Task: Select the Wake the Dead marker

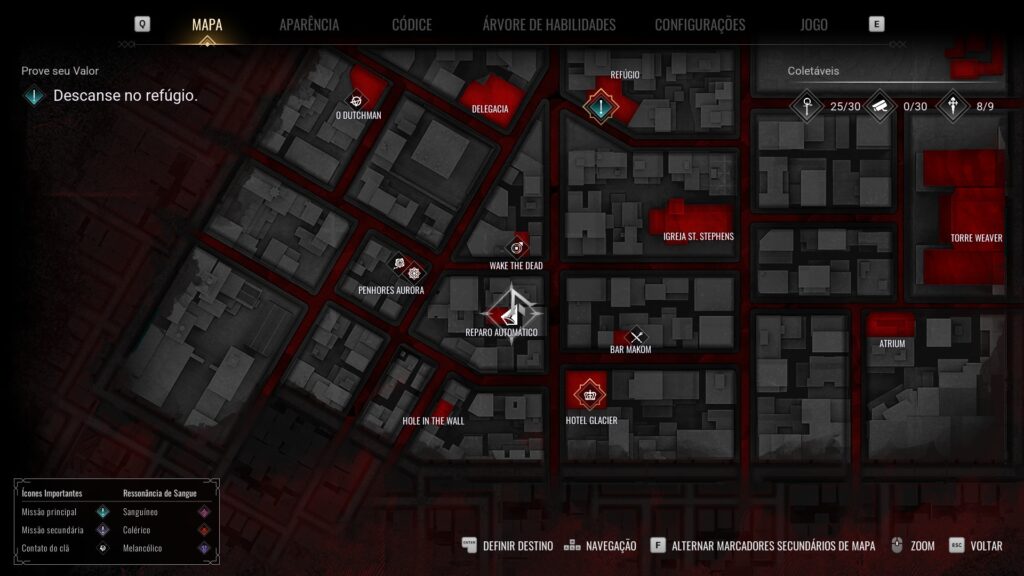Action: (x=517, y=247)
